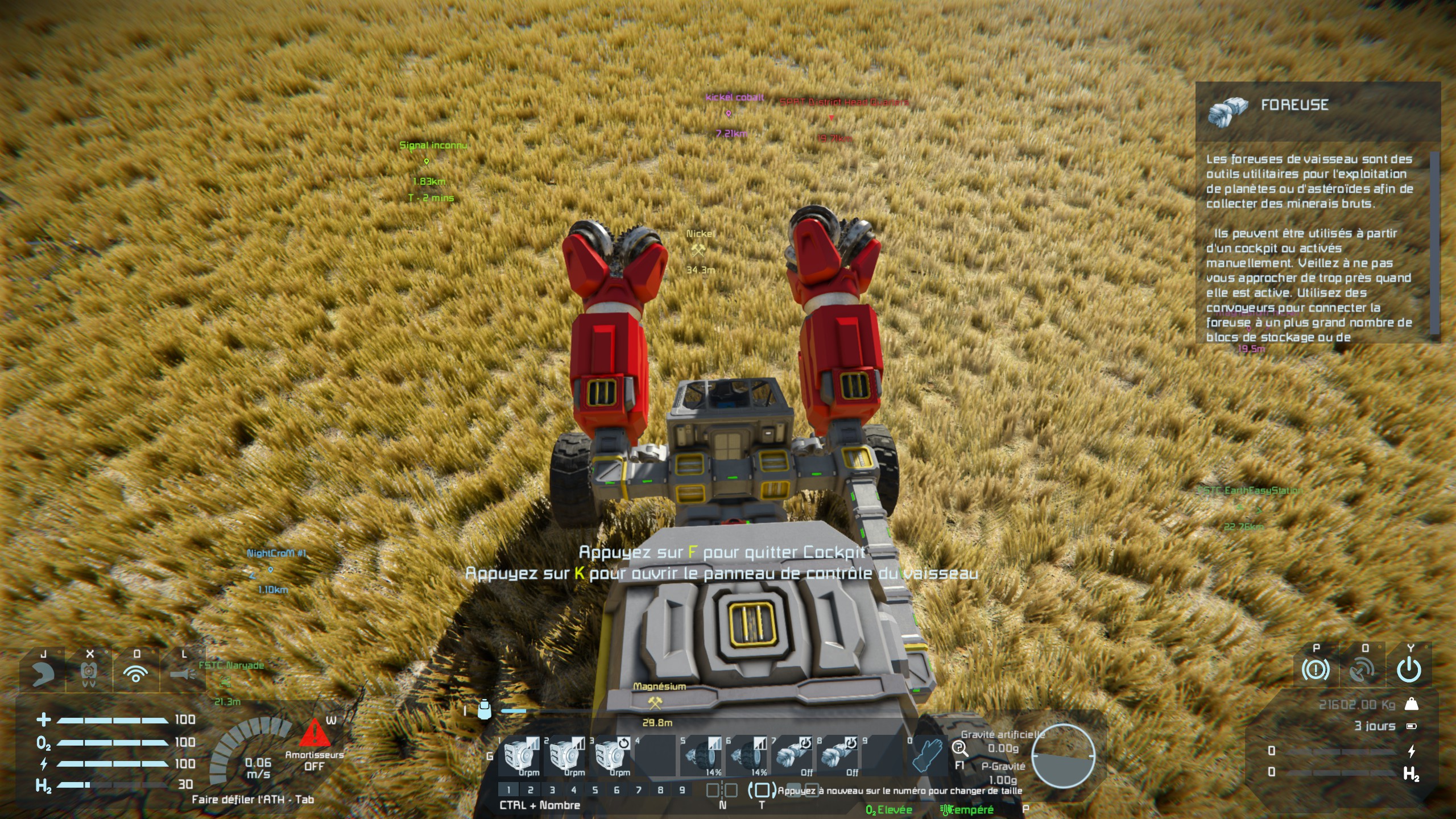Select the glove hand slot
The width and height of the screenshot is (1456, 819).
[928, 755]
